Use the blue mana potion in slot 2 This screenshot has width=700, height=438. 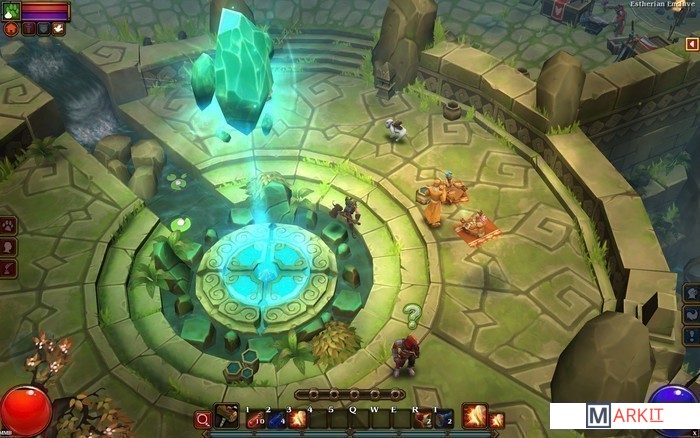277,418
